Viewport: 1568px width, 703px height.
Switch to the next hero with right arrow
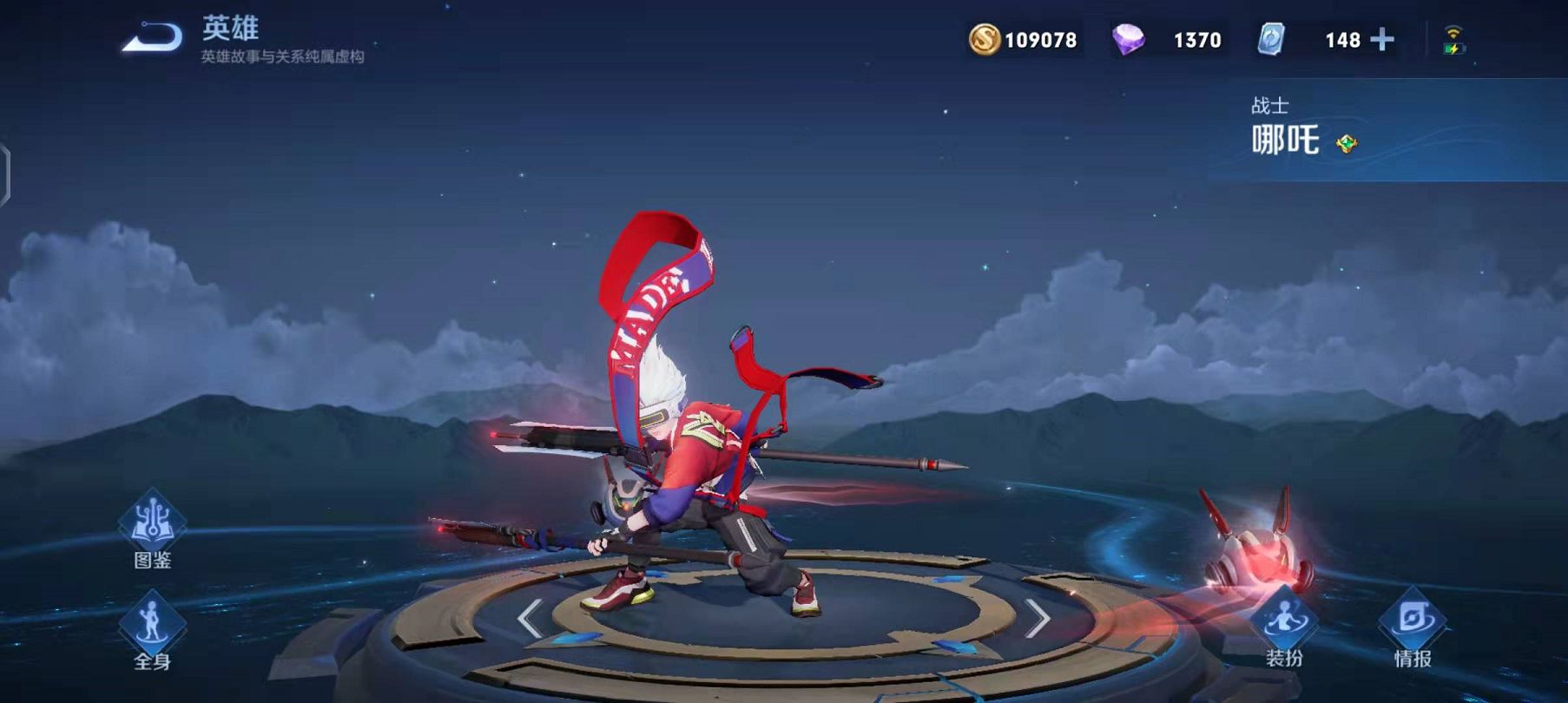[x=1038, y=618]
